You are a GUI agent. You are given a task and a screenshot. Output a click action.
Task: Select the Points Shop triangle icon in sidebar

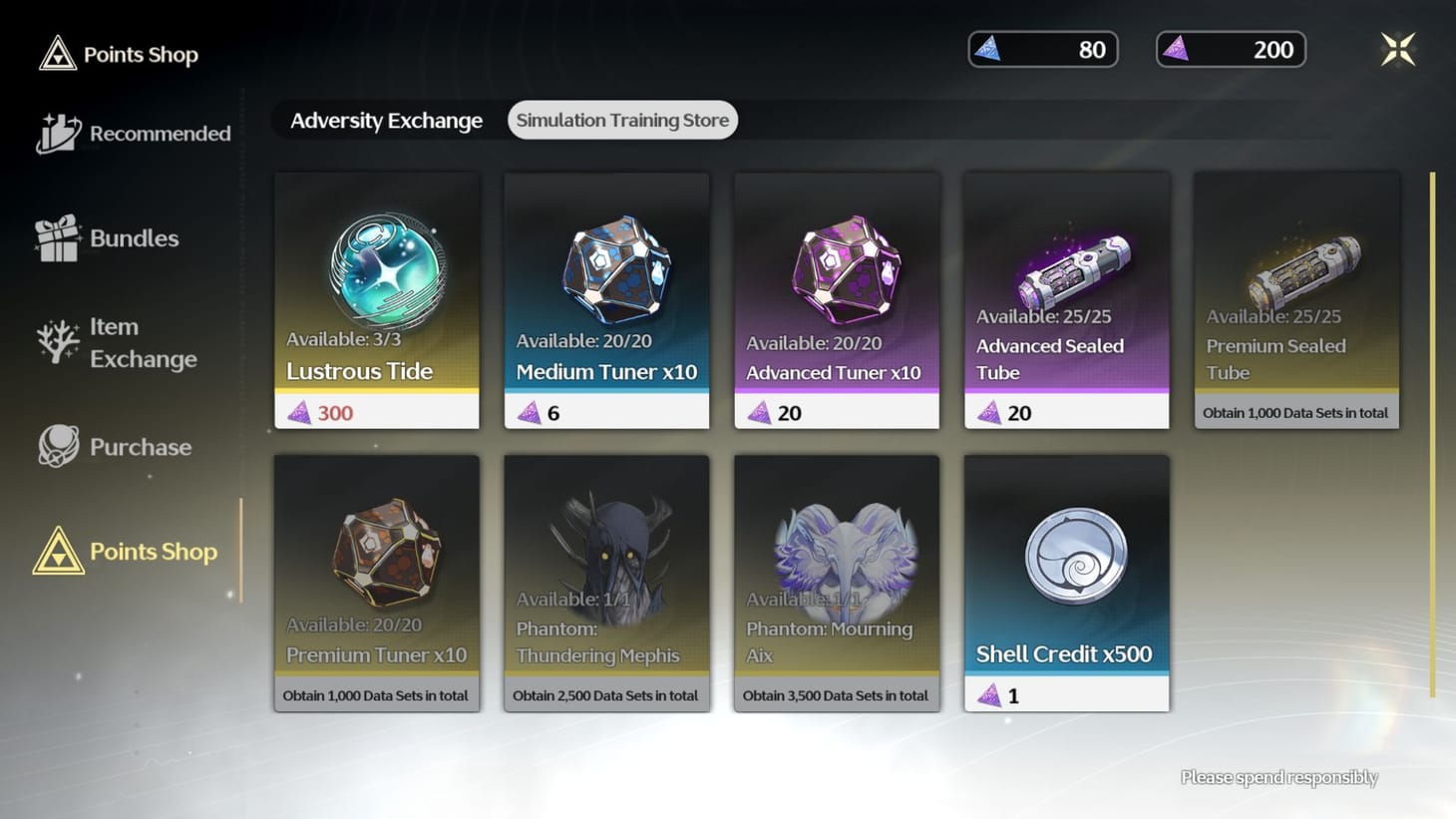point(58,551)
